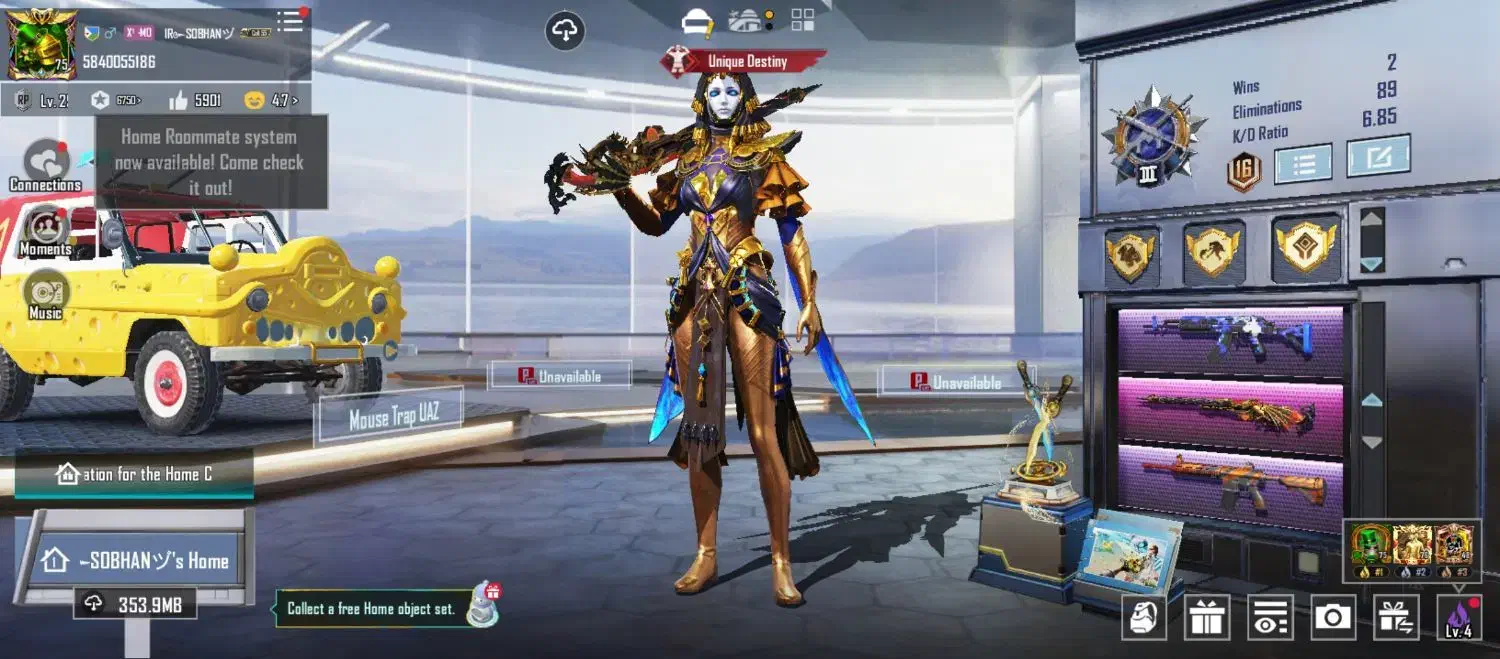Open the Connections panel
The image size is (1500, 659).
click(45, 164)
